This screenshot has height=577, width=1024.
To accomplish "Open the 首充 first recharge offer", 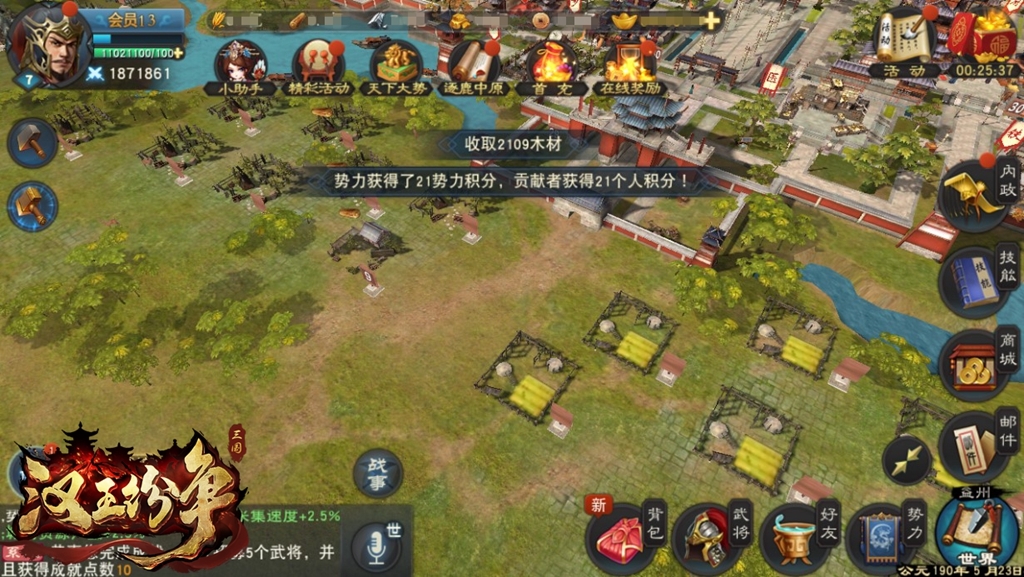I will [x=551, y=64].
